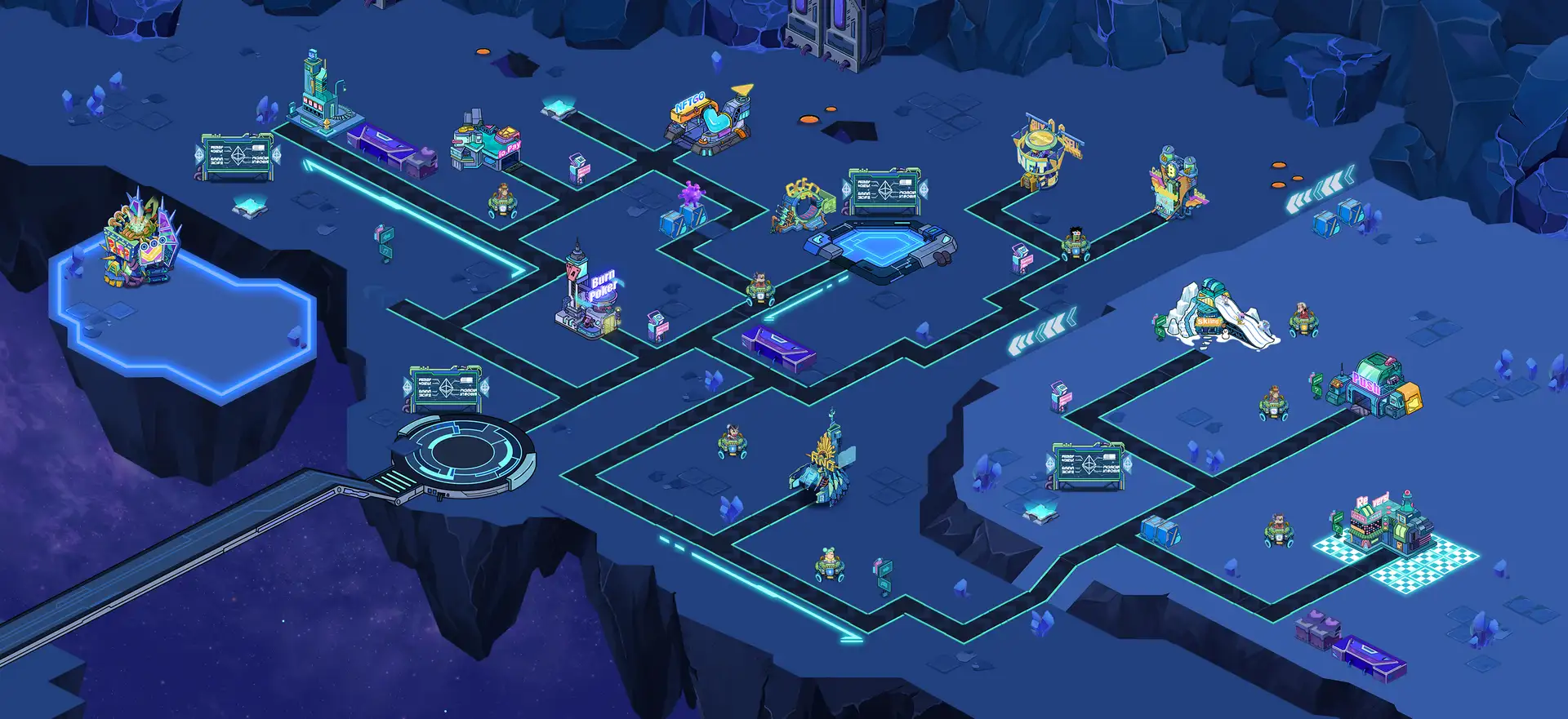The image size is (1568, 719).
Task: Enter the Bitcoin coin tower building
Action: coord(1175,183)
